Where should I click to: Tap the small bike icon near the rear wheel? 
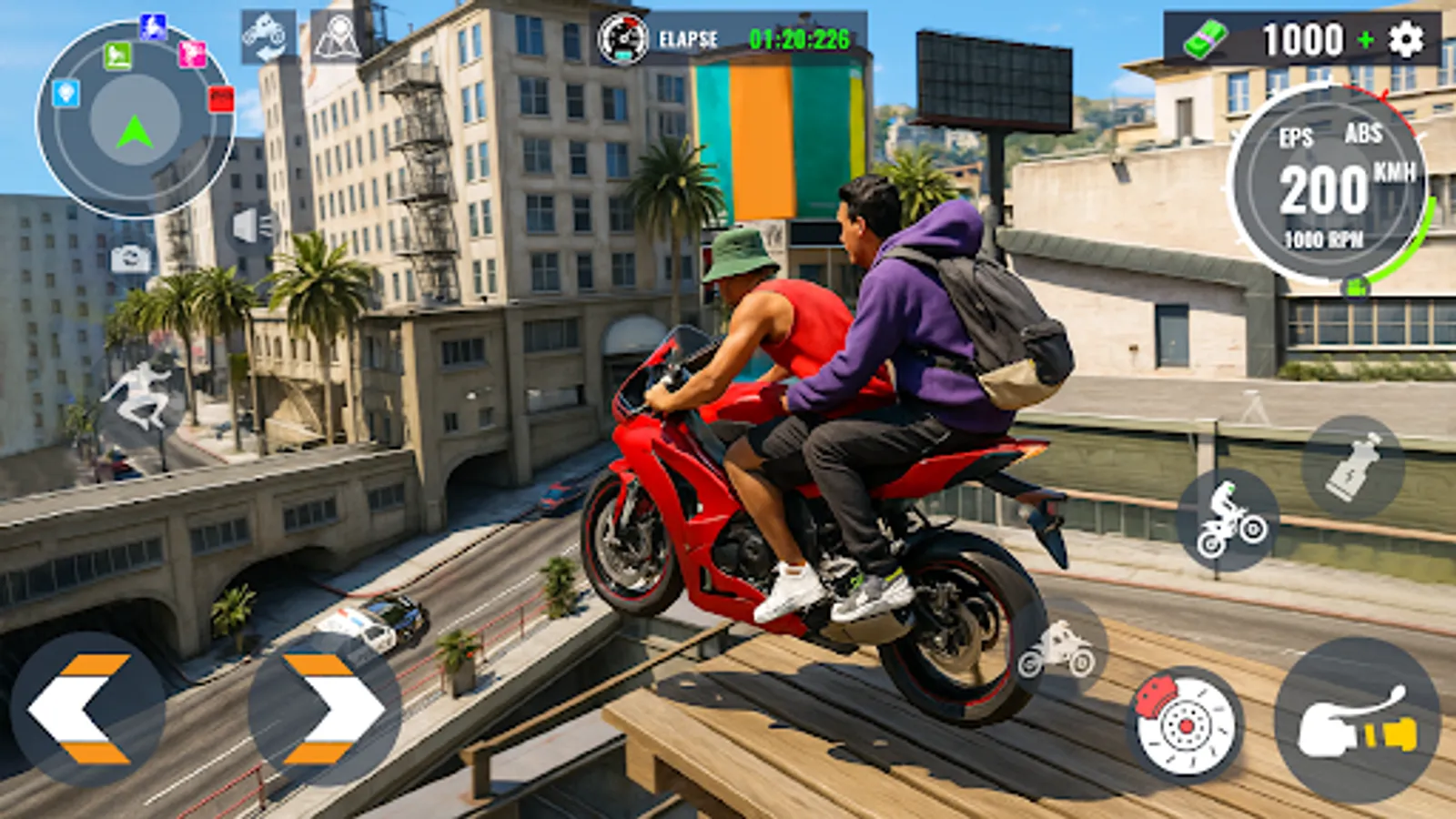[x=1062, y=648]
